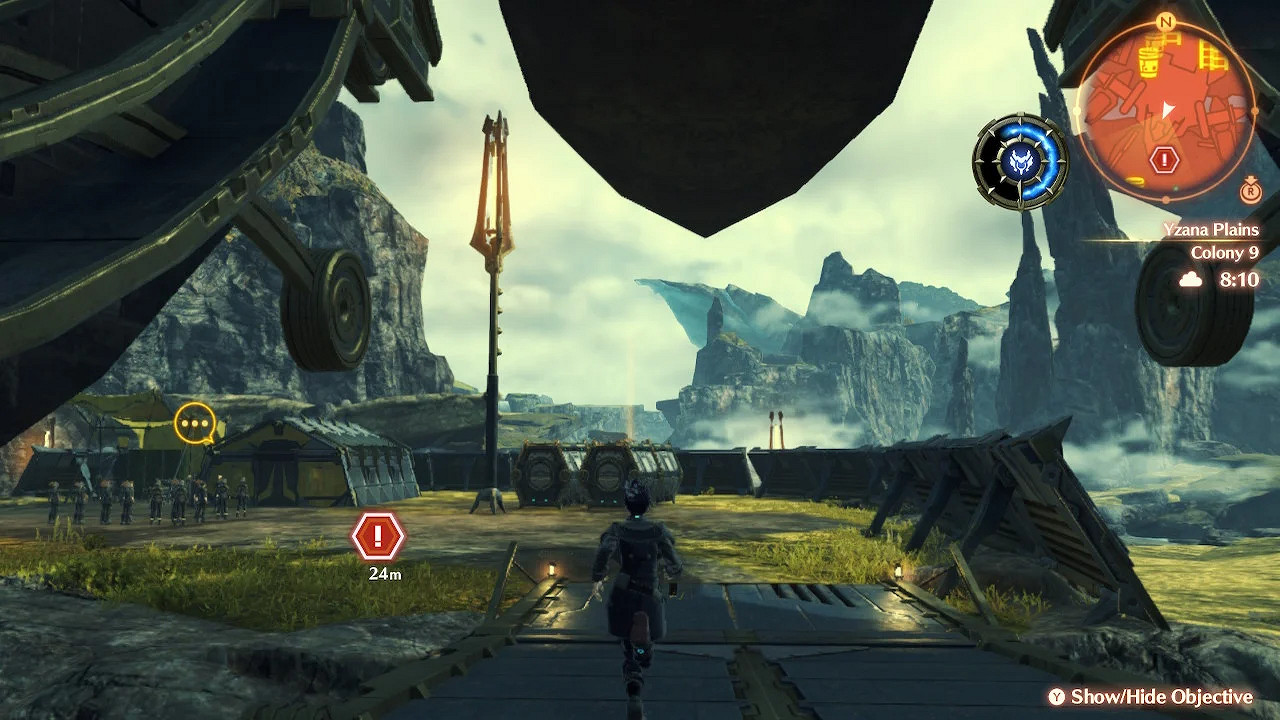Click the yellow speech bubble marker
This screenshot has width=1280, height=720.
click(195, 424)
